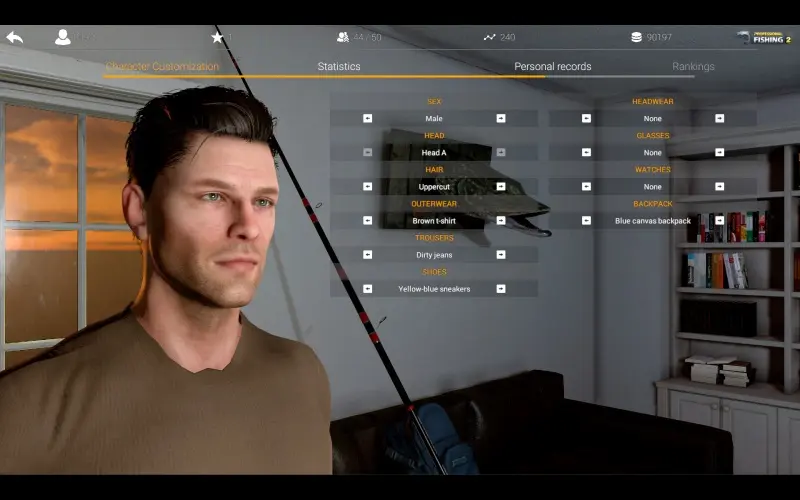Open the player profile icon
The height and width of the screenshot is (500, 800).
63,37
